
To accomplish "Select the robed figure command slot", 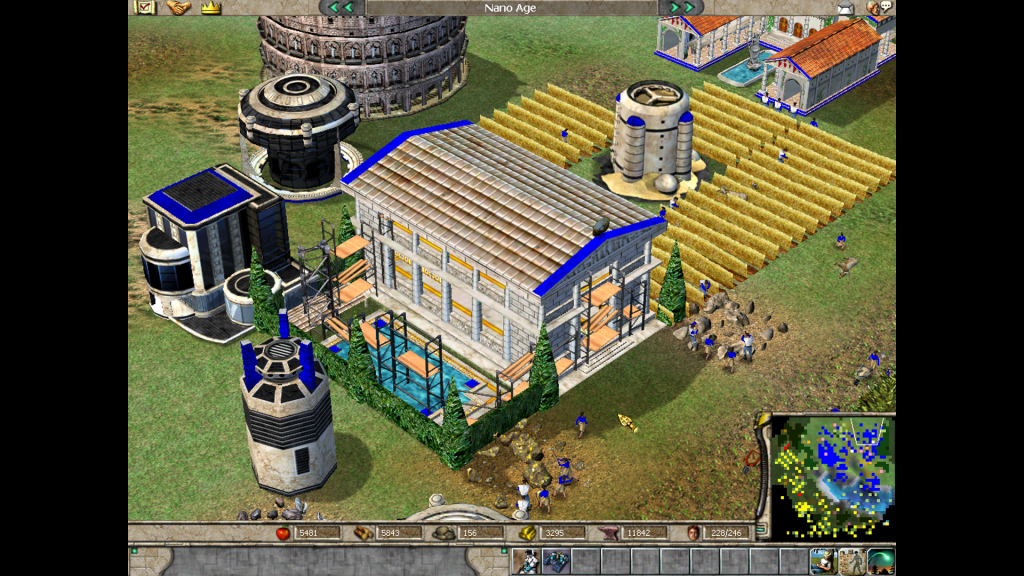I will coord(526,561).
